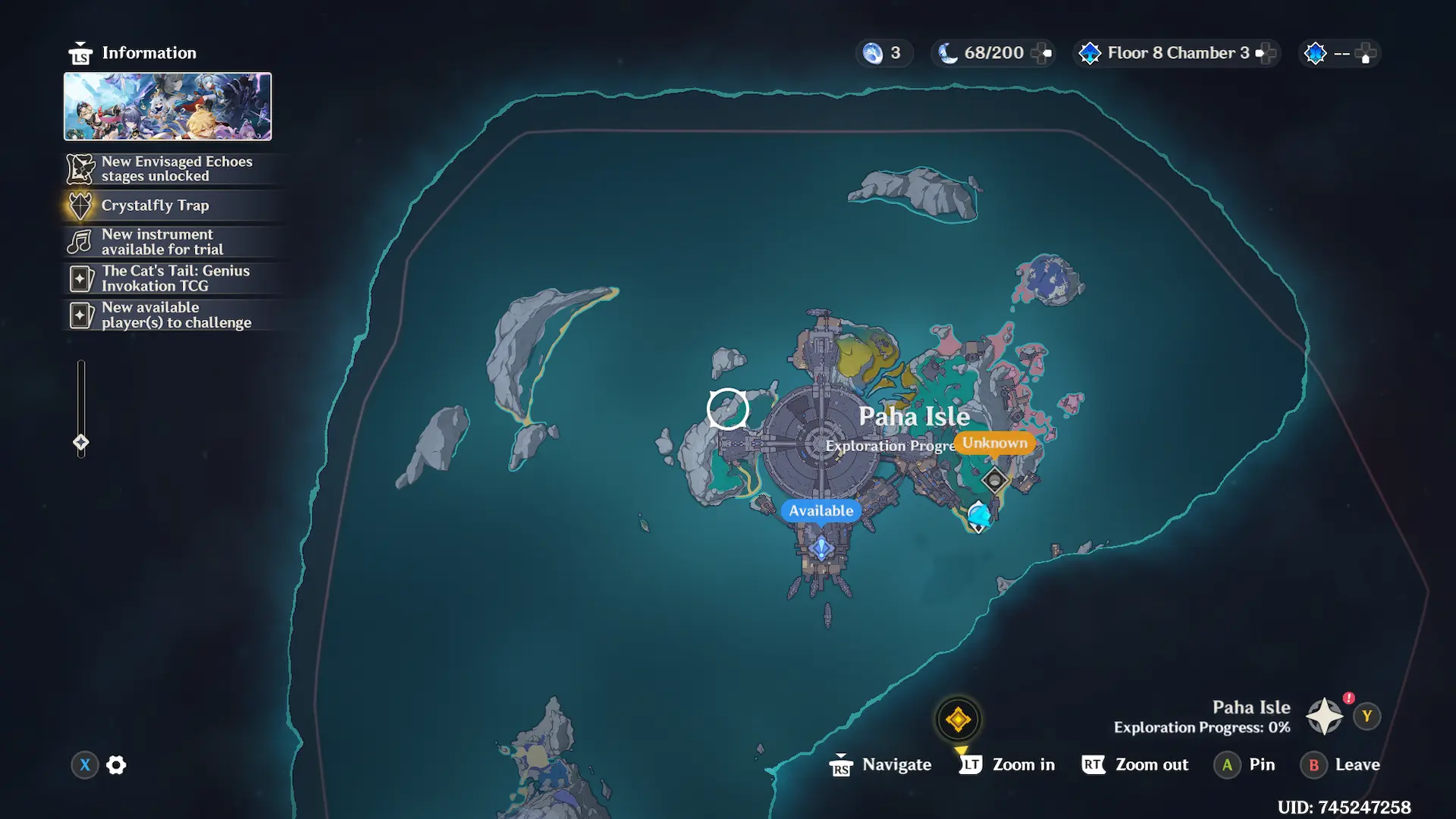Click the Original Resin 68/200 counter
Viewport: 1456px width, 819px height.
[993, 53]
